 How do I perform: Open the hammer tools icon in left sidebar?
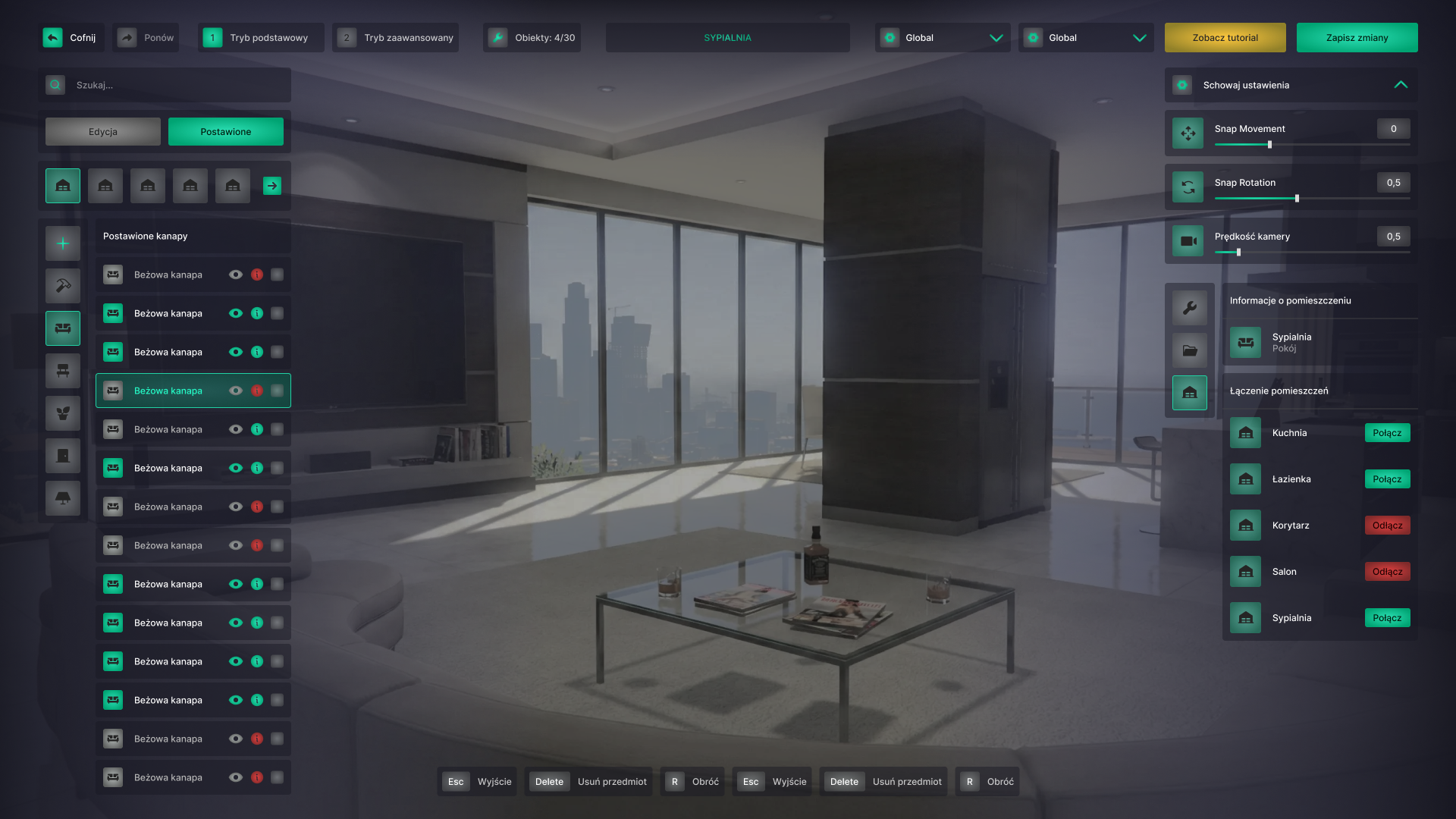(62, 286)
